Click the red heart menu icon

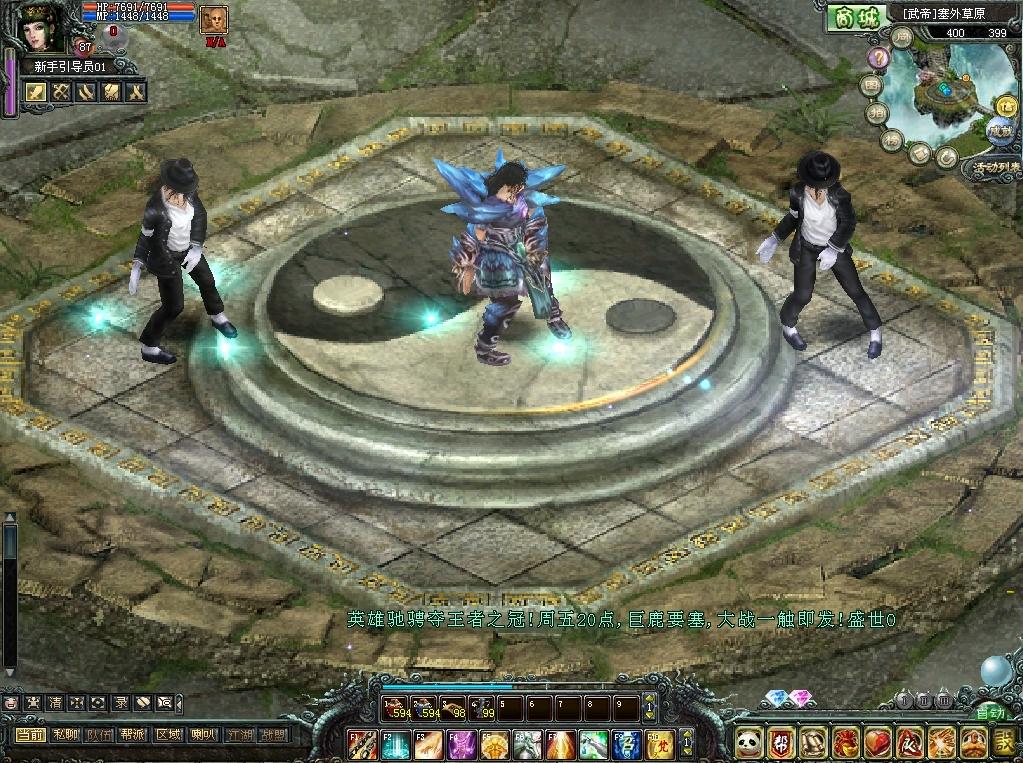click(x=878, y=743)
